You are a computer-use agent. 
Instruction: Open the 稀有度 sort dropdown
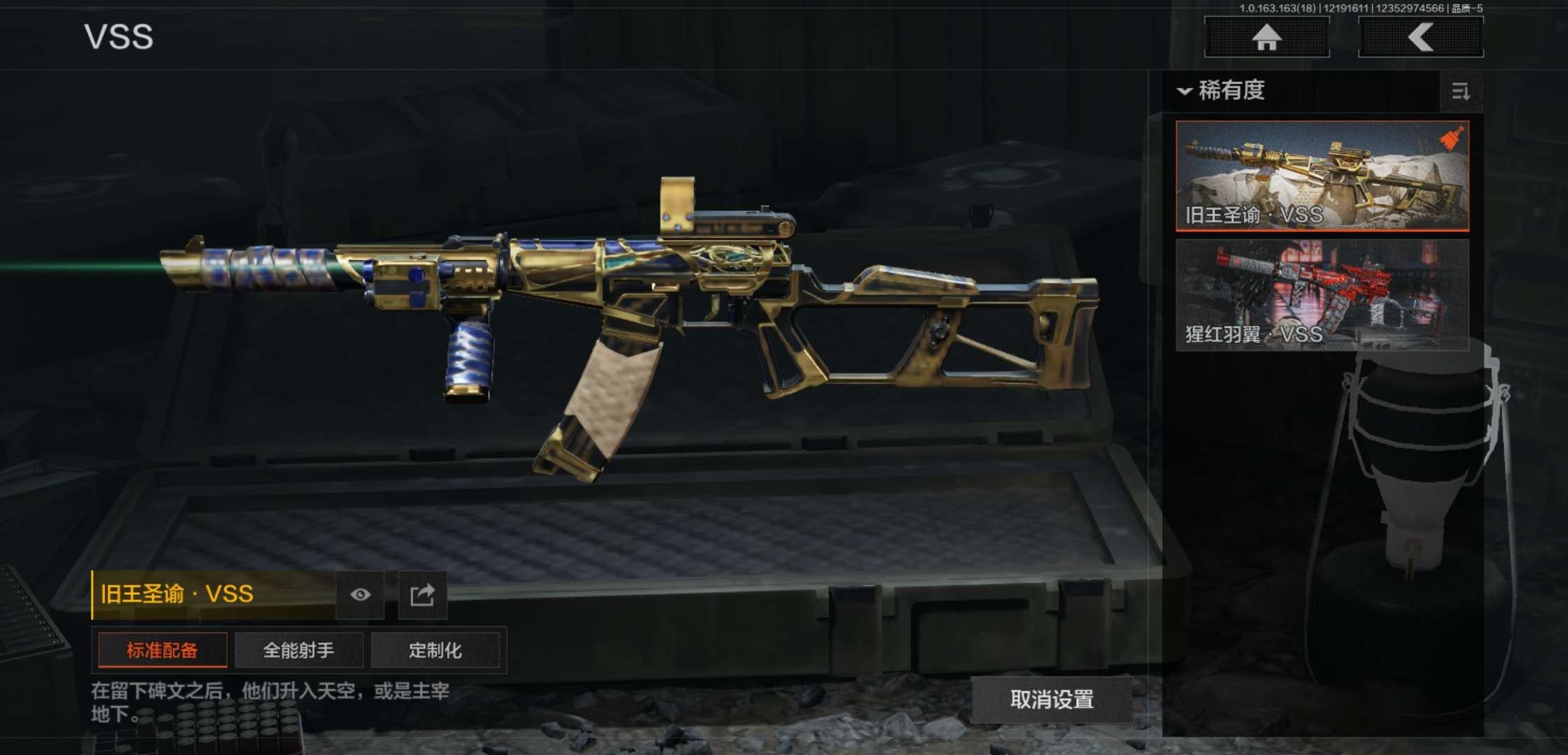coord(1223,91)
